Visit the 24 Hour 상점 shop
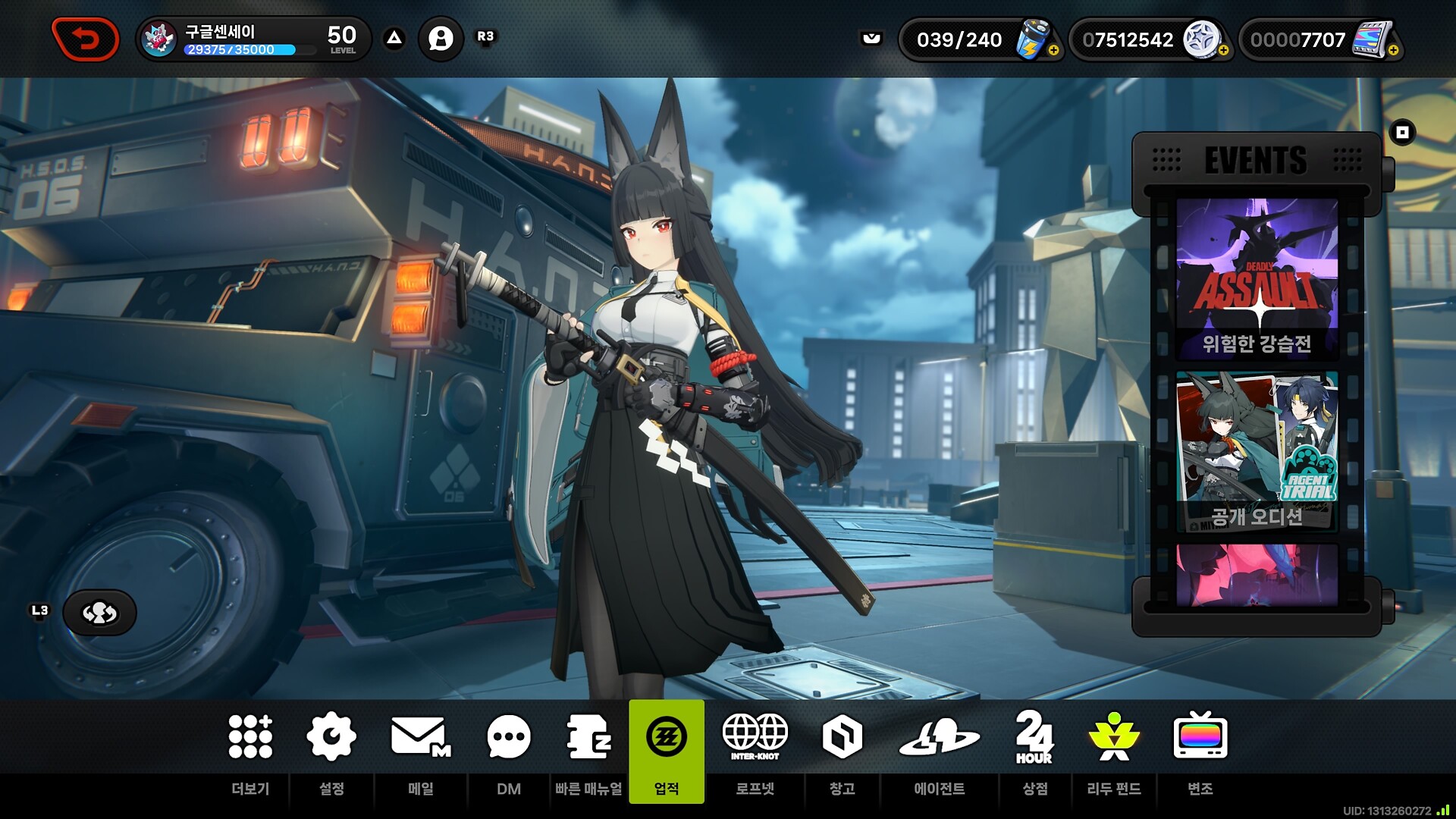This screenshot has height=819, width=1456. 1034,751
